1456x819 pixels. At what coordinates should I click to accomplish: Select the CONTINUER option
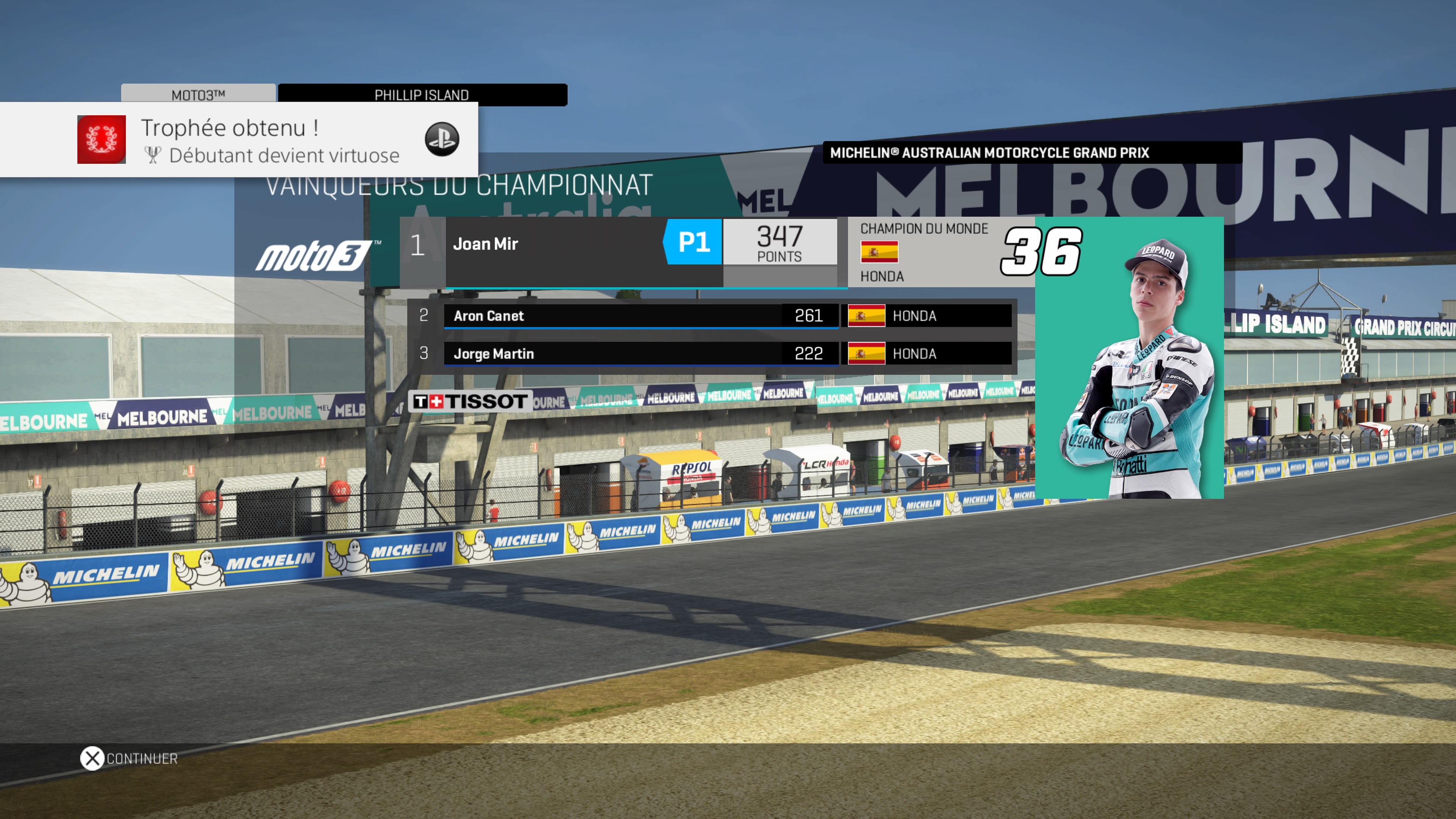(129, 758)
